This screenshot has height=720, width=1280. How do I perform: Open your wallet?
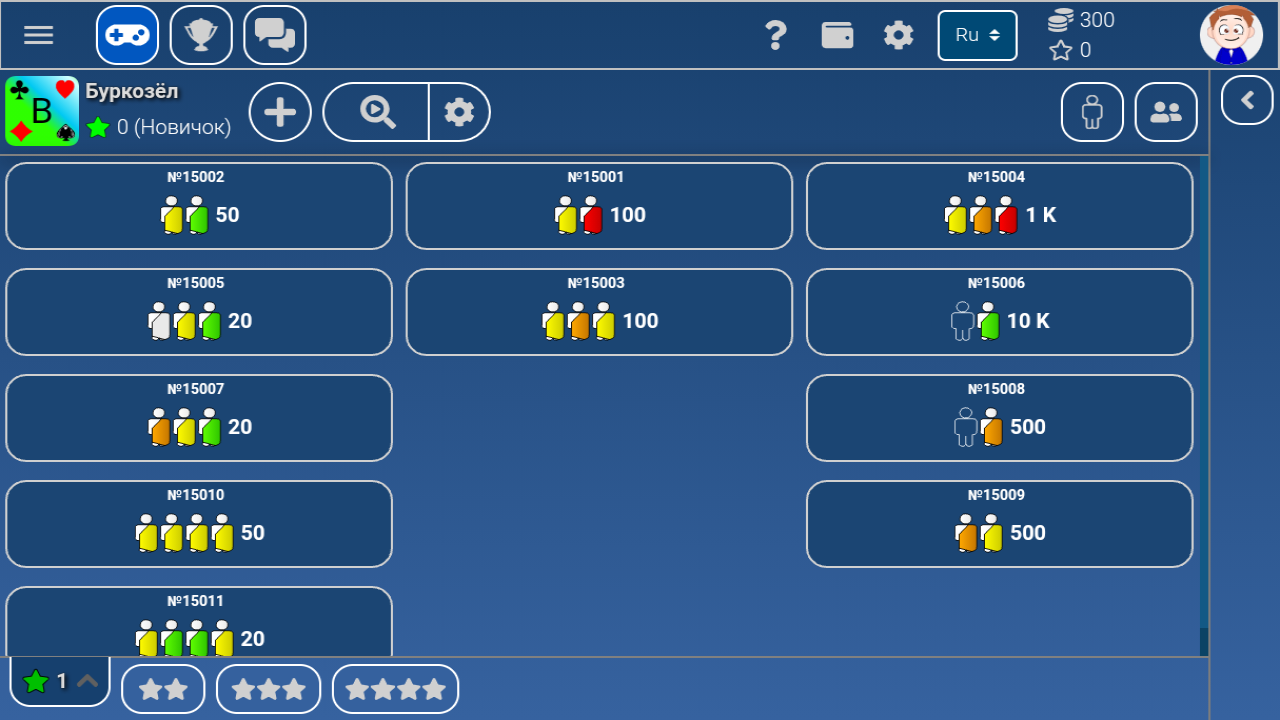point(838,34)
